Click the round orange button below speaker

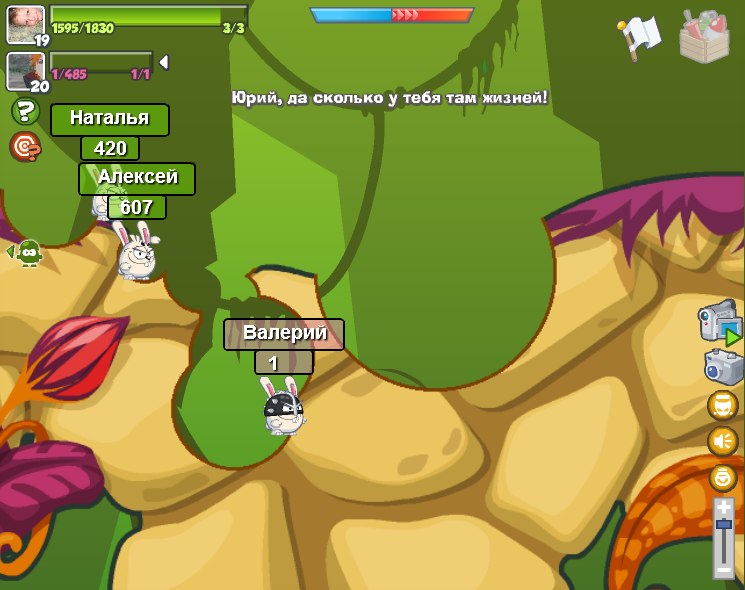tap(722, 477)
